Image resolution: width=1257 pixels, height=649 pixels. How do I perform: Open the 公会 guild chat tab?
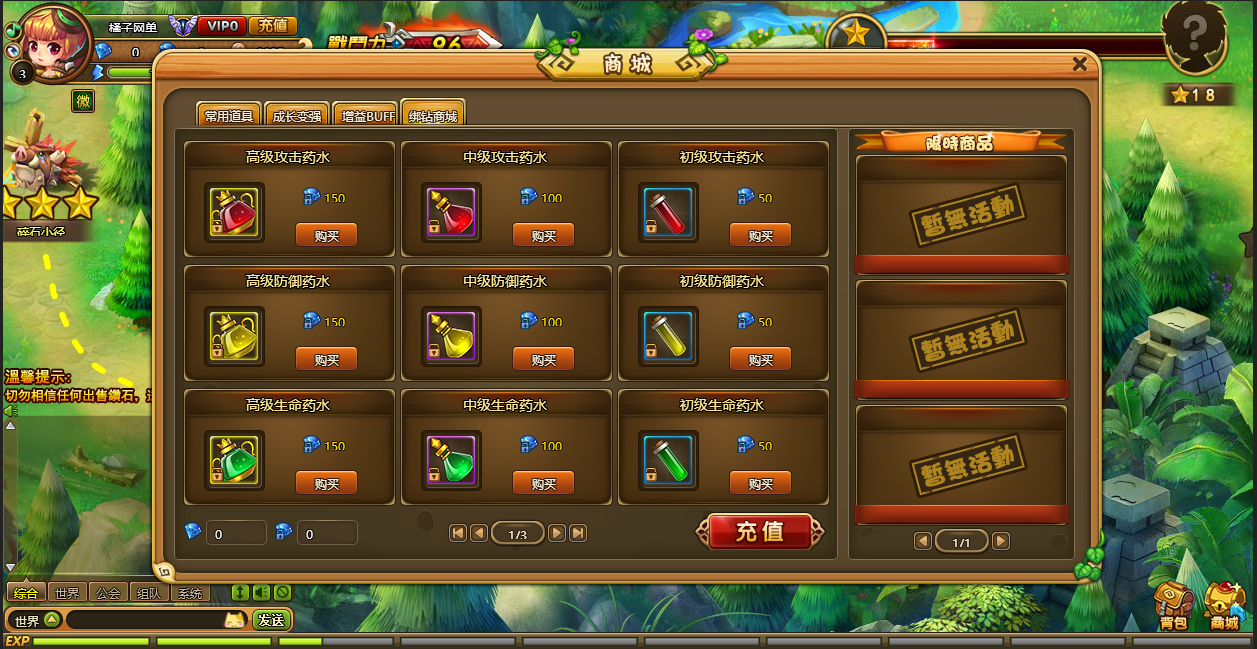coord(108,593)
